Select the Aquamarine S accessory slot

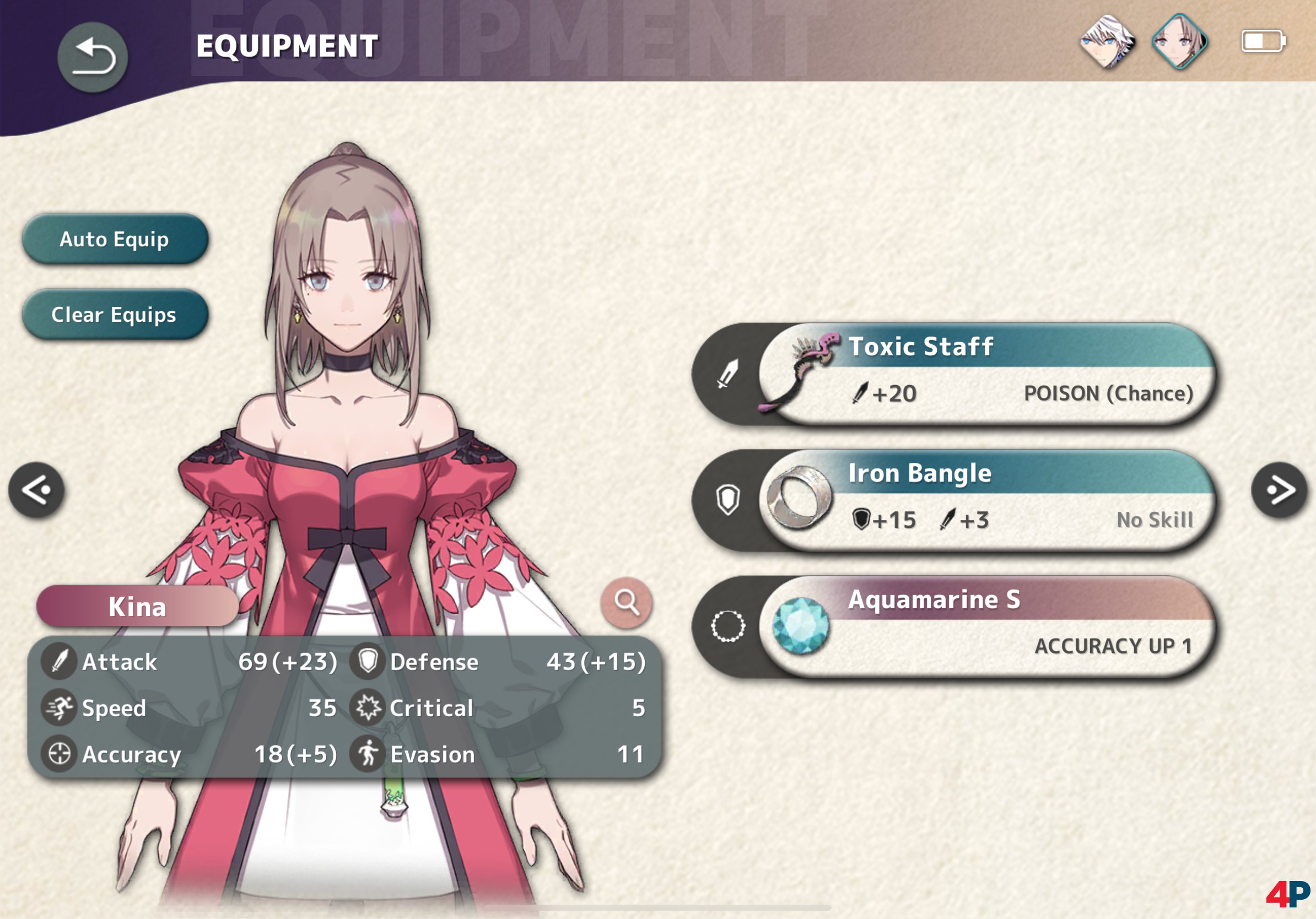click(986, 628)
